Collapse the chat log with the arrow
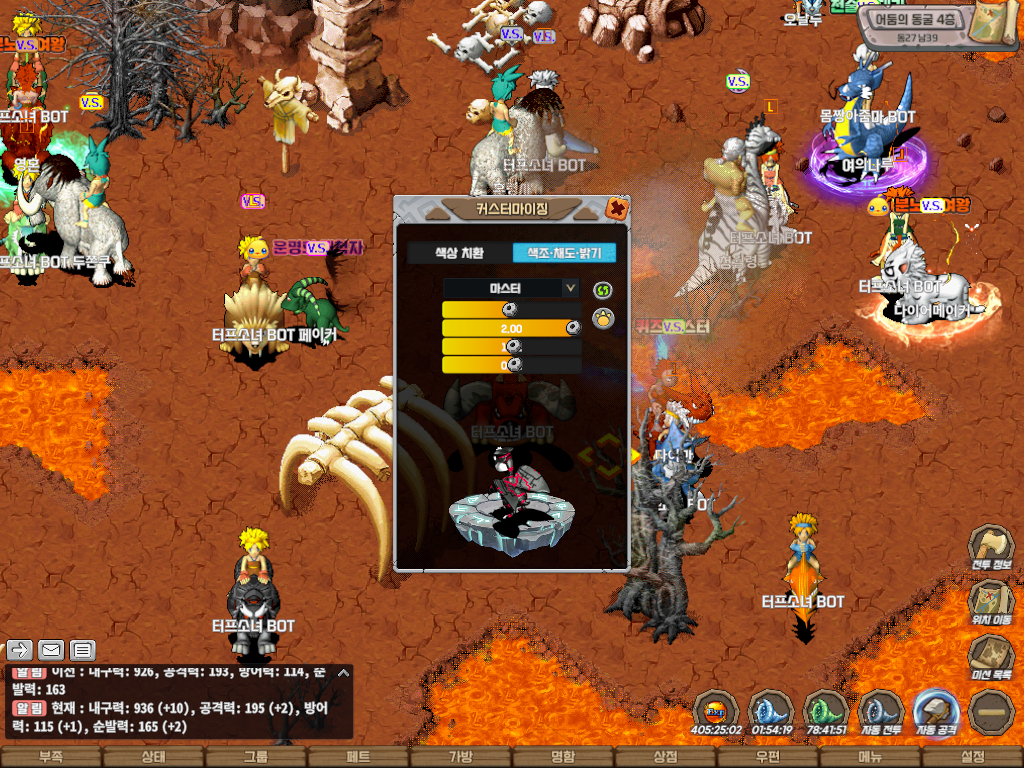This screenshot has width=1024, height=768. [x=344, y=674]
